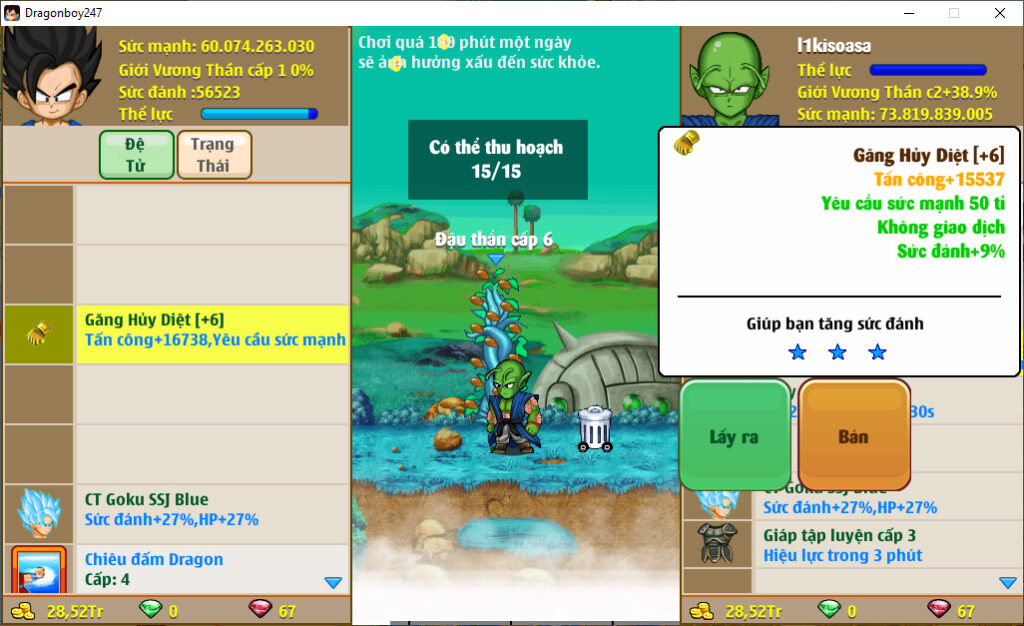Image resolution: width=1024 pixels, height=626 pixels.
Task: Minimize the Dragonboy247 window
Action: (x=908, y=13)
